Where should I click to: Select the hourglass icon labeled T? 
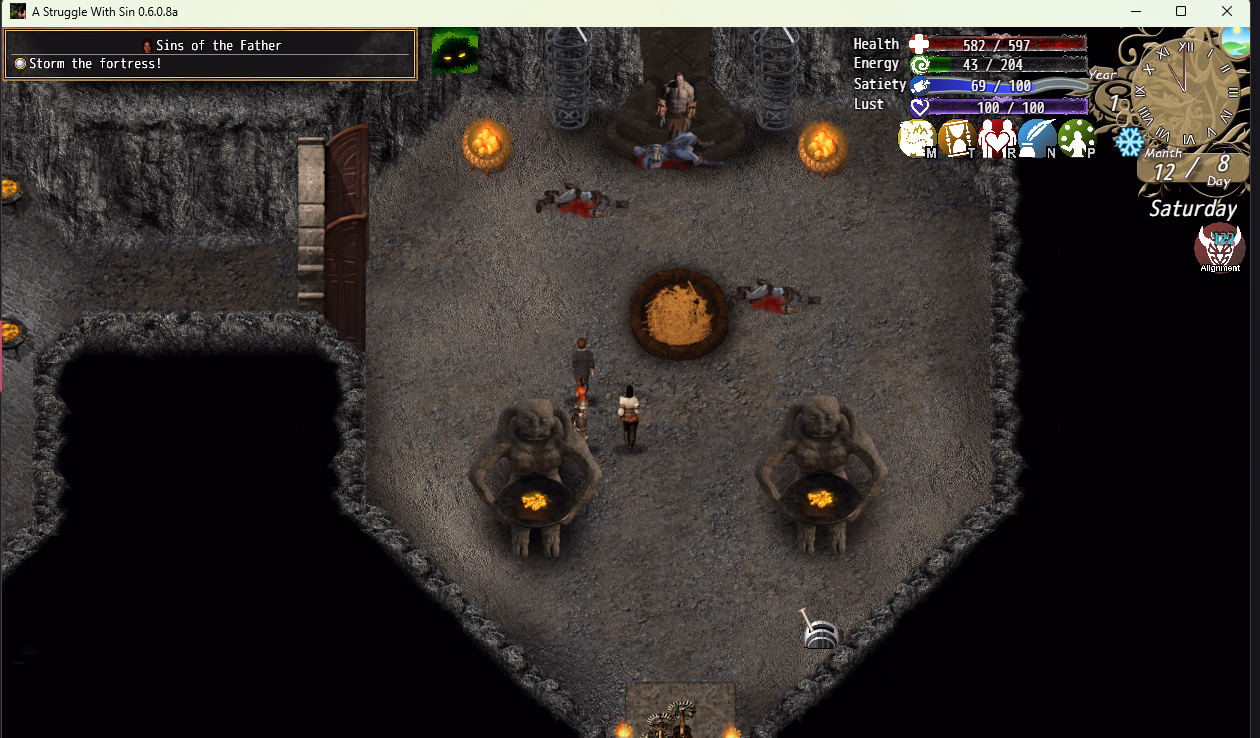957,139
